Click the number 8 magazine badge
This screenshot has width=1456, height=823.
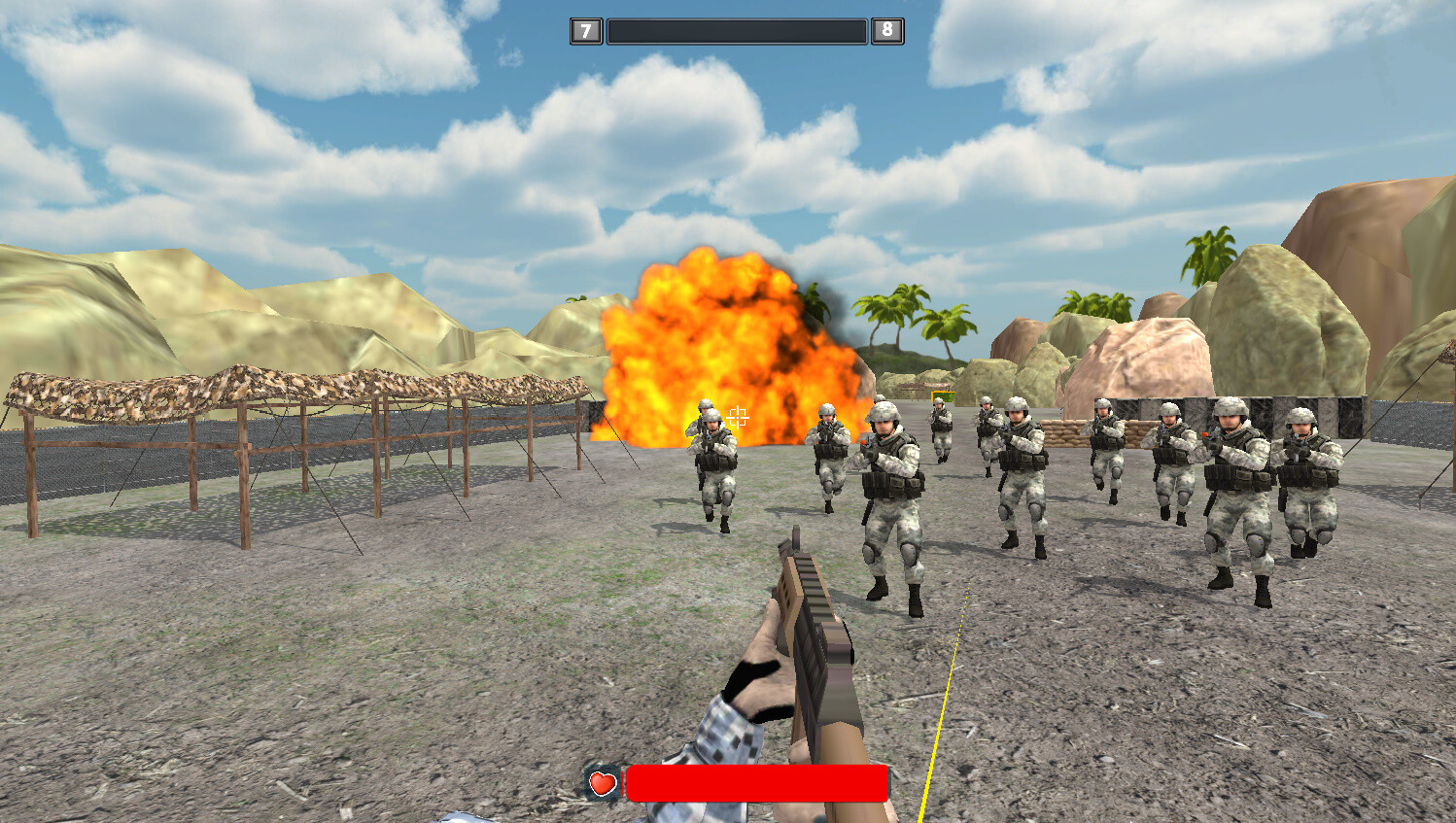885,30
